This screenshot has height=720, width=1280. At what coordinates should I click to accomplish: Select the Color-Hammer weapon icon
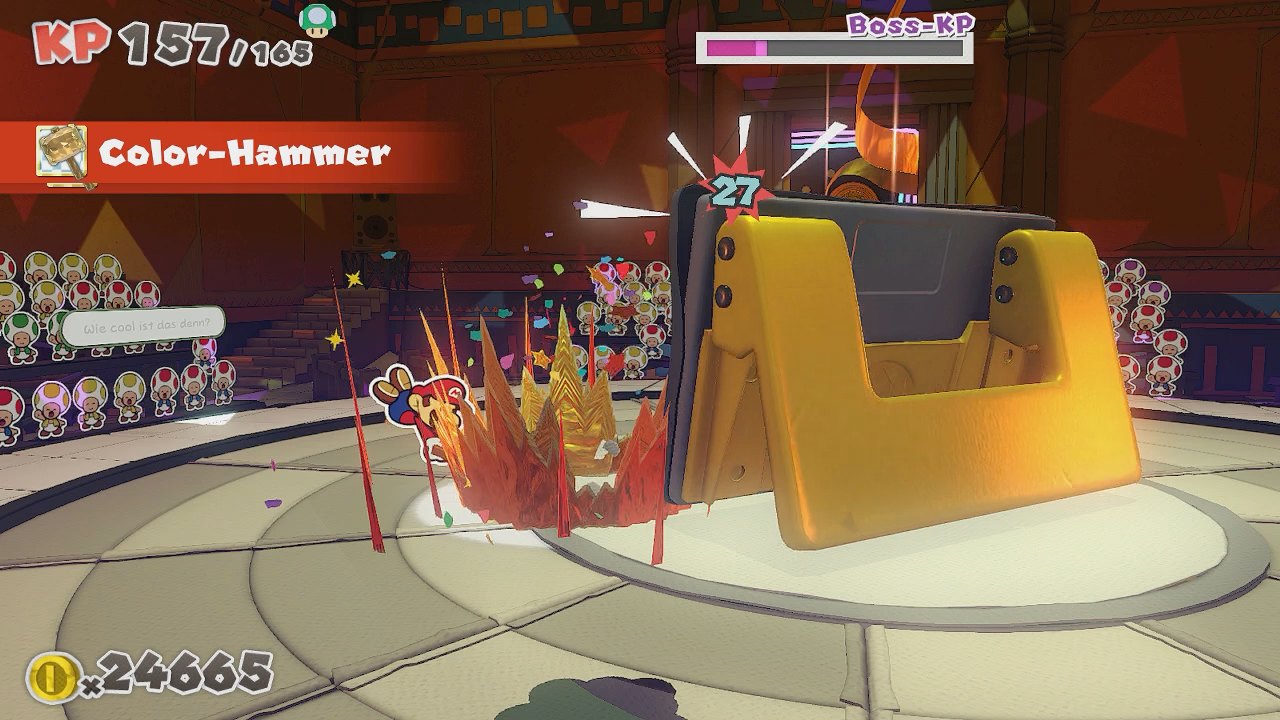pos(62,153)
